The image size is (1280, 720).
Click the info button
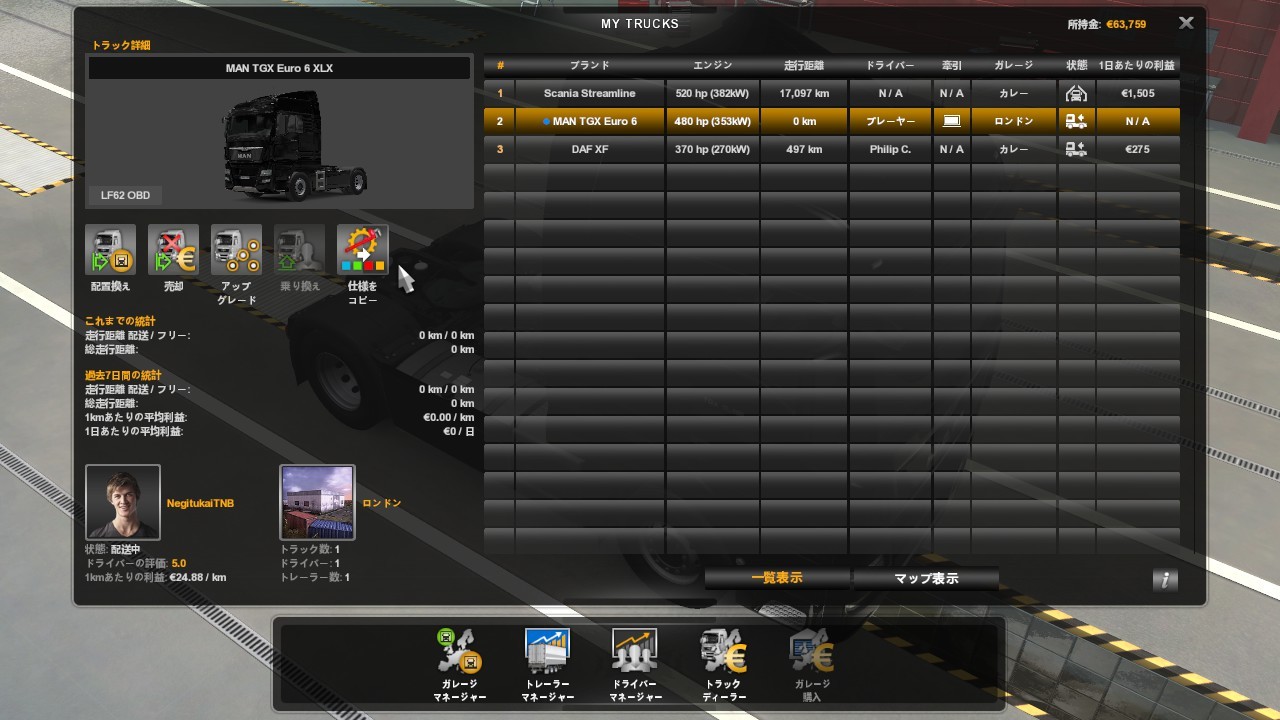coord(1164,579)
